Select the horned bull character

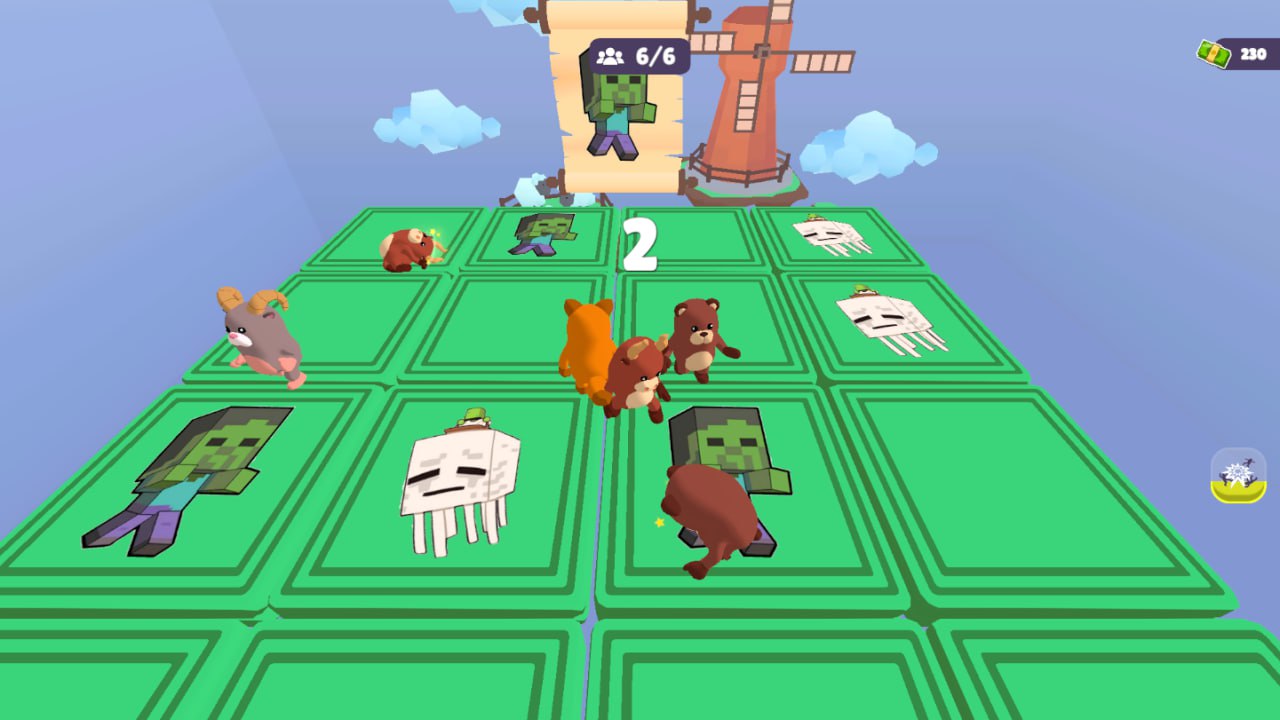635,370
